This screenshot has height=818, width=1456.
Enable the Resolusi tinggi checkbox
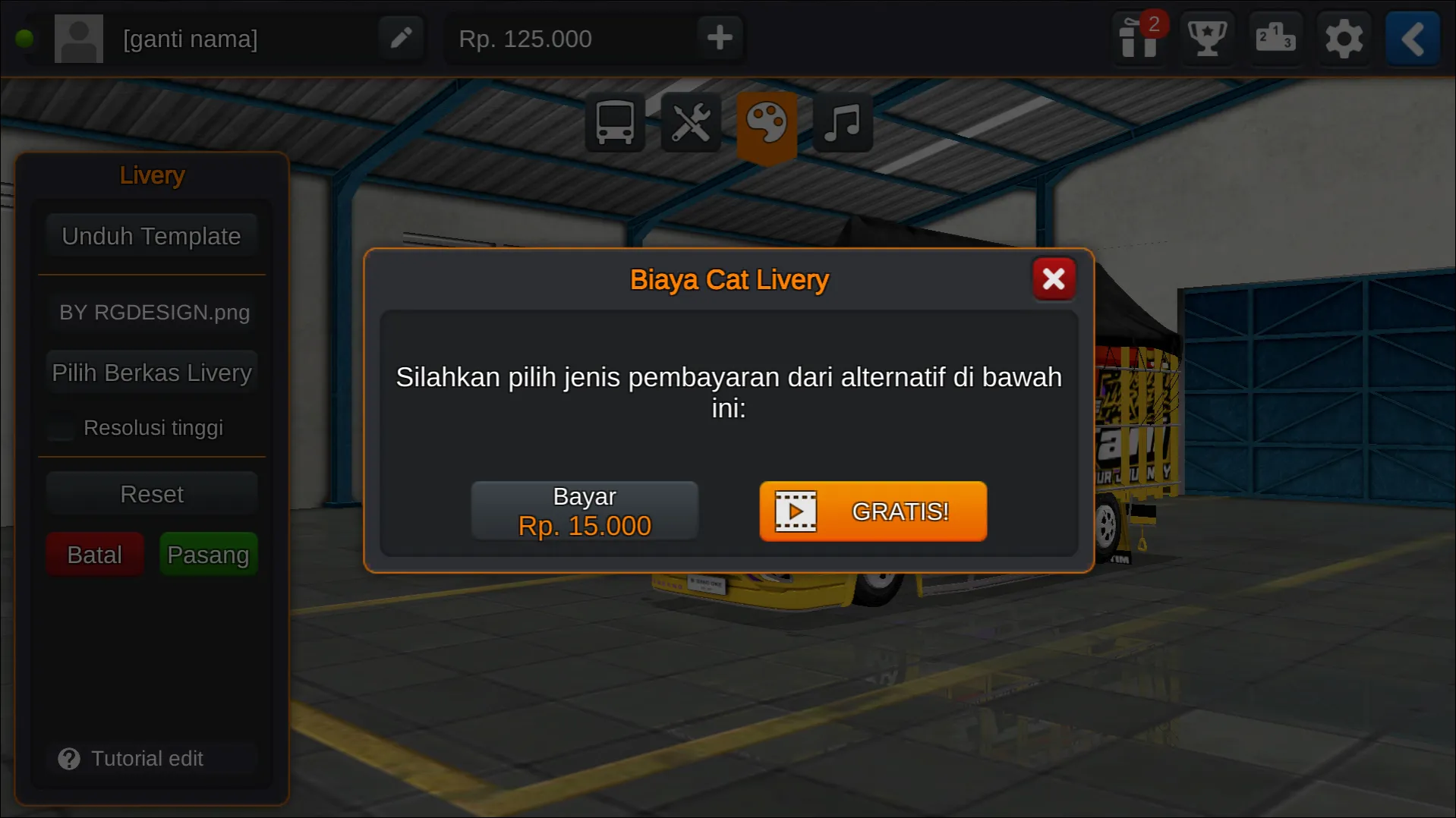[x=59, y=428]
